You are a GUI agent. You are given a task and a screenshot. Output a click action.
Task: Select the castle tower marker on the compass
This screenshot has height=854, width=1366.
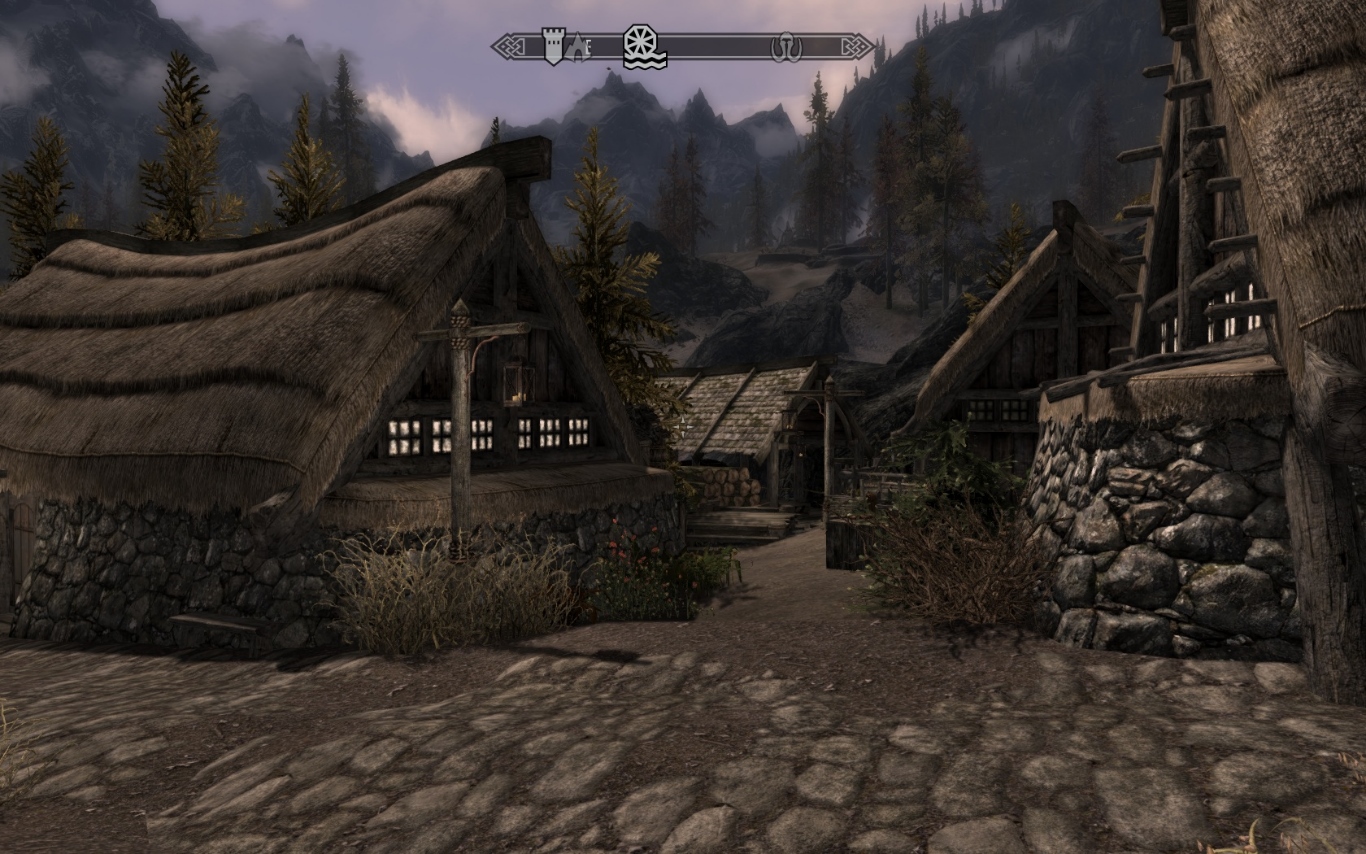click(x=553, y=45)
